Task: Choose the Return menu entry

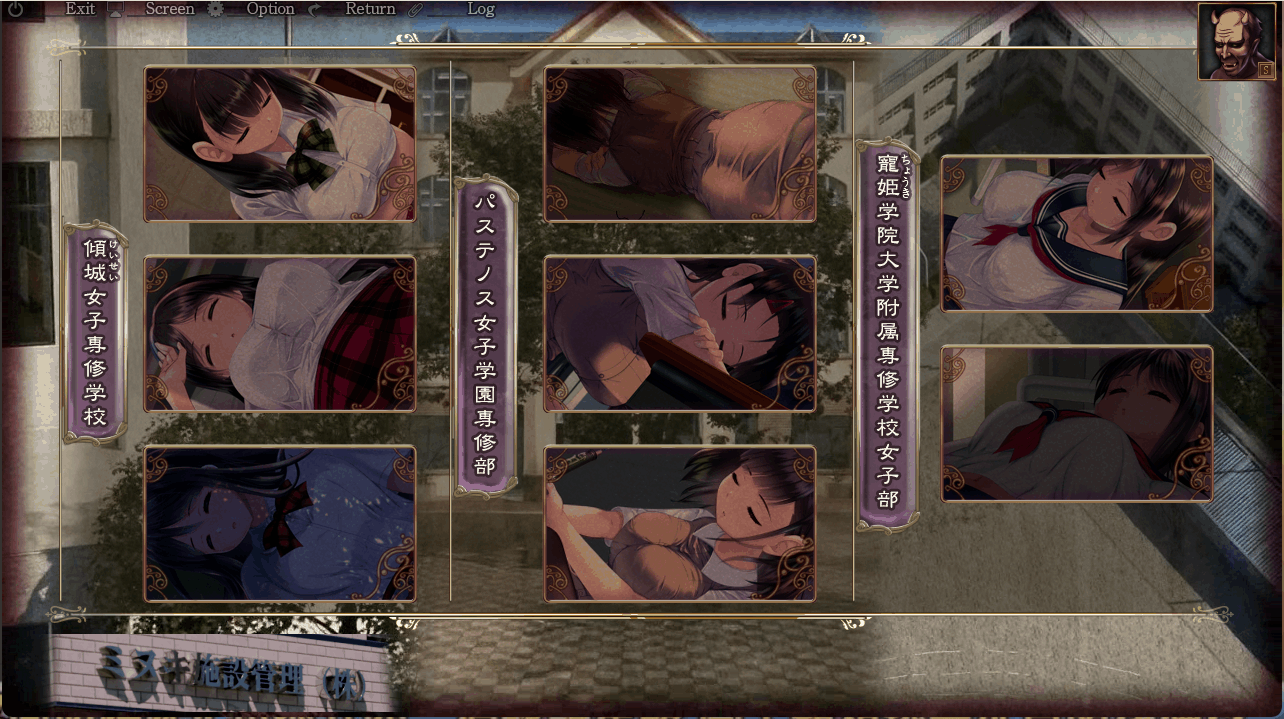Action: 370,9
